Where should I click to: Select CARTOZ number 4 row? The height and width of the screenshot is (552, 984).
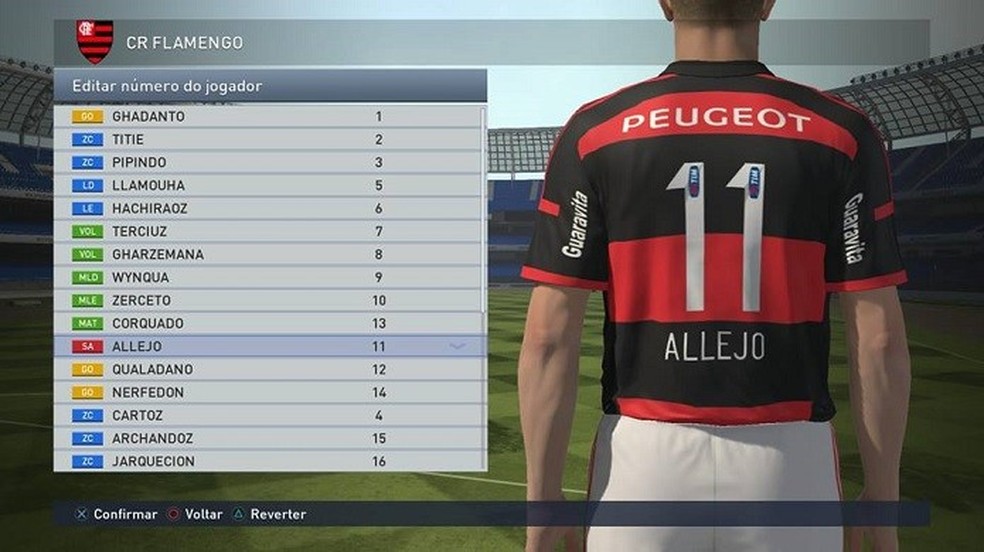pos(268,415)
